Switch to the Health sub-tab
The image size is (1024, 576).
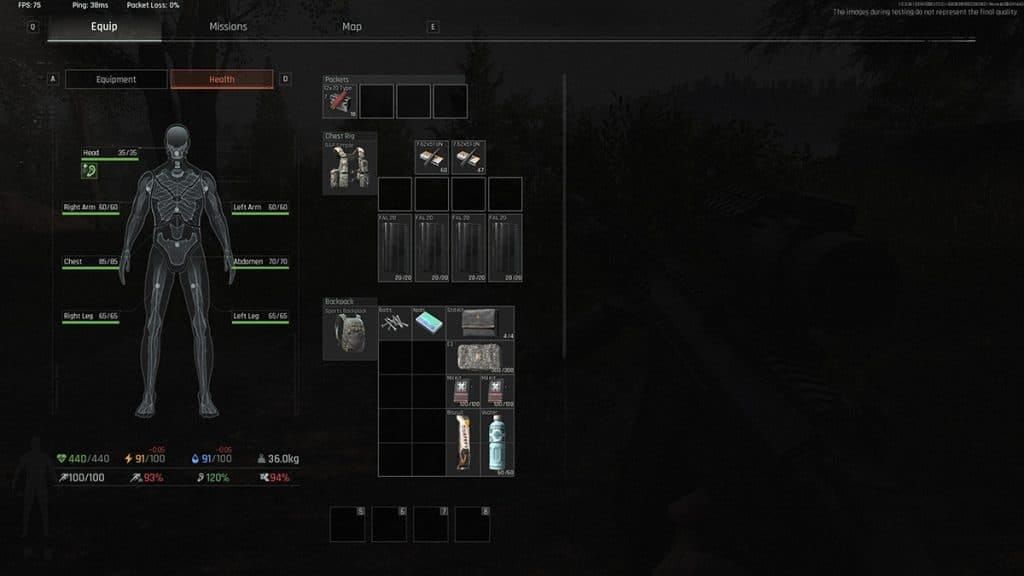[x=221, y=80]
